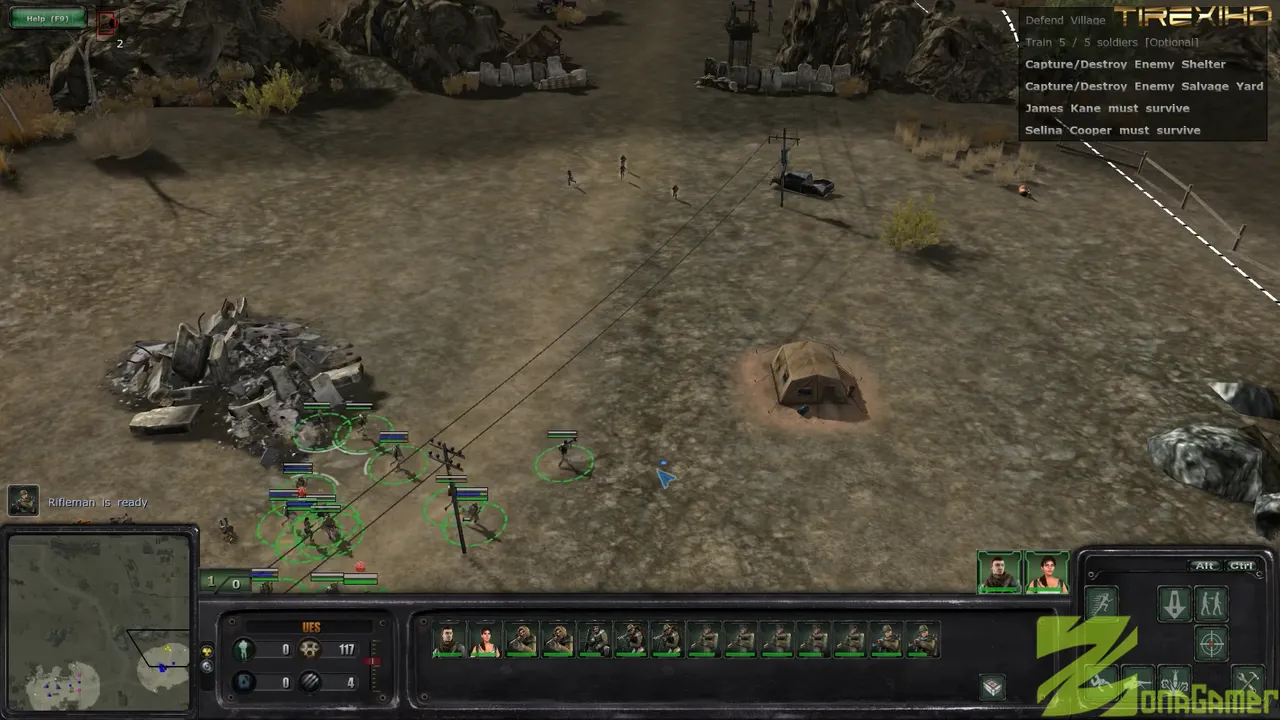Select Selina Cooper's large hero portrait

point(1047,572)
